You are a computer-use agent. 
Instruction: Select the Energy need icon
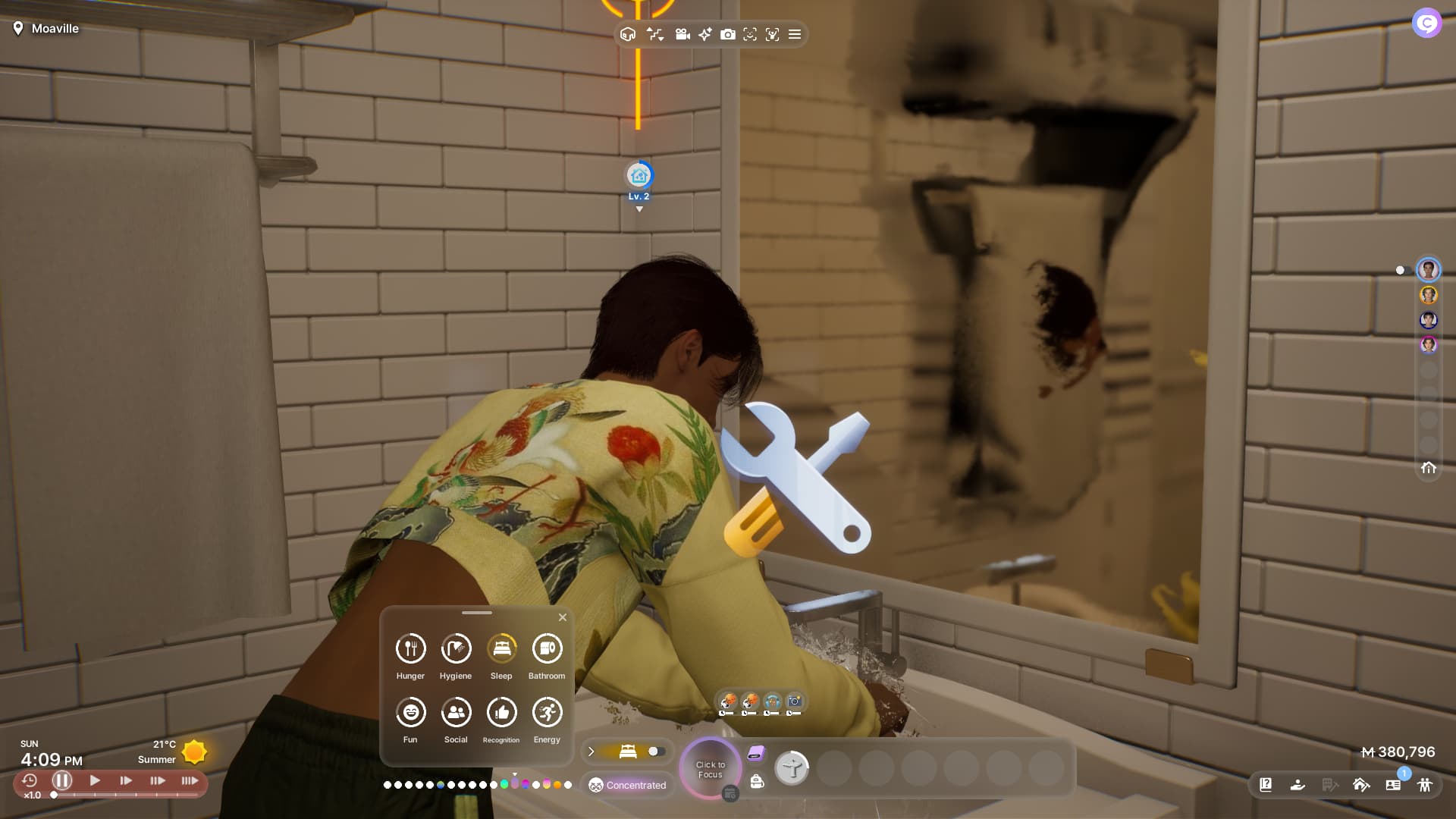point(547,713)
